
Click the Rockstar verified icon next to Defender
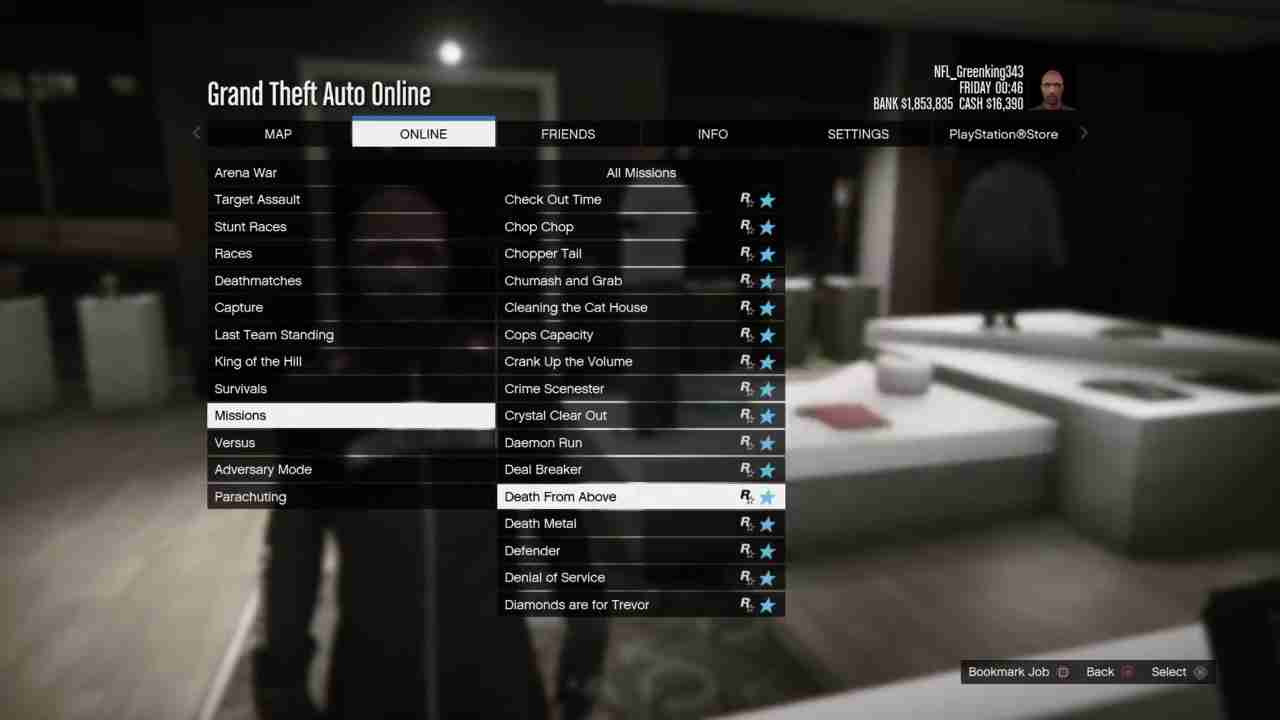tap(746, 550)
